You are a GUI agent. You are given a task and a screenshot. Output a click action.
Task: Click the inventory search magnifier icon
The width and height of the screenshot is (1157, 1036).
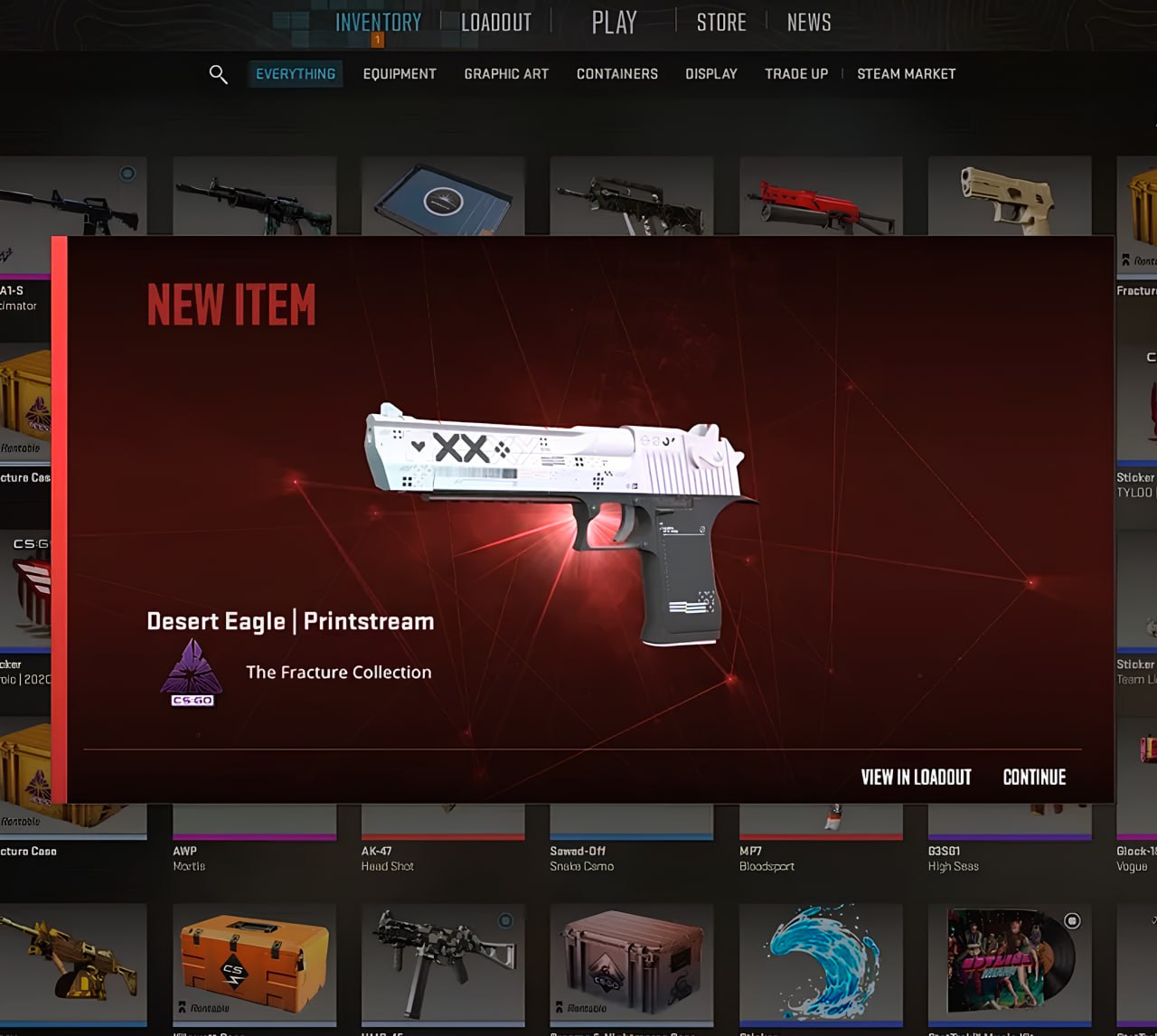click(218, 74)
